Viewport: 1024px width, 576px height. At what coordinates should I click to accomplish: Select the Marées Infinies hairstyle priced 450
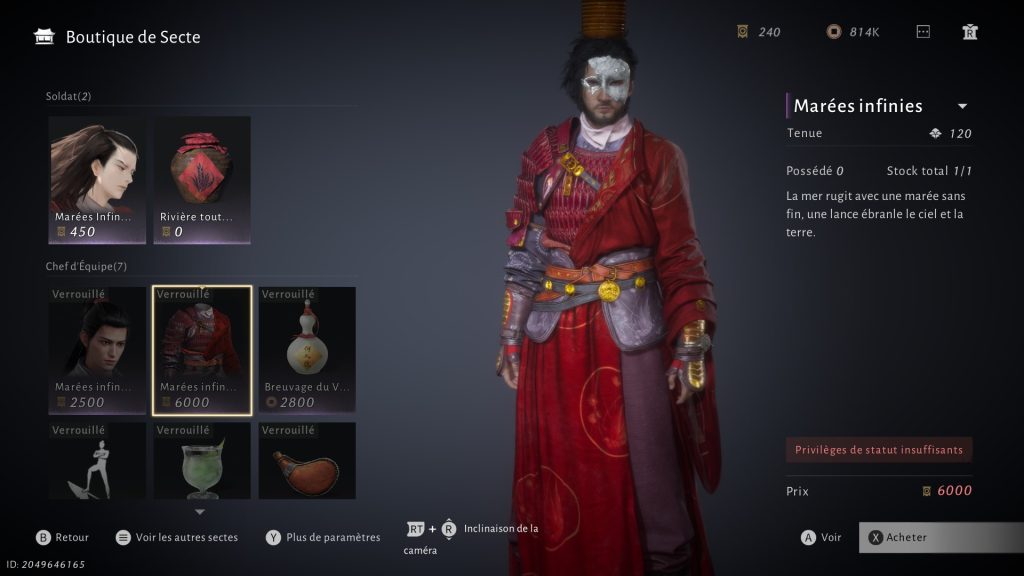97,179
